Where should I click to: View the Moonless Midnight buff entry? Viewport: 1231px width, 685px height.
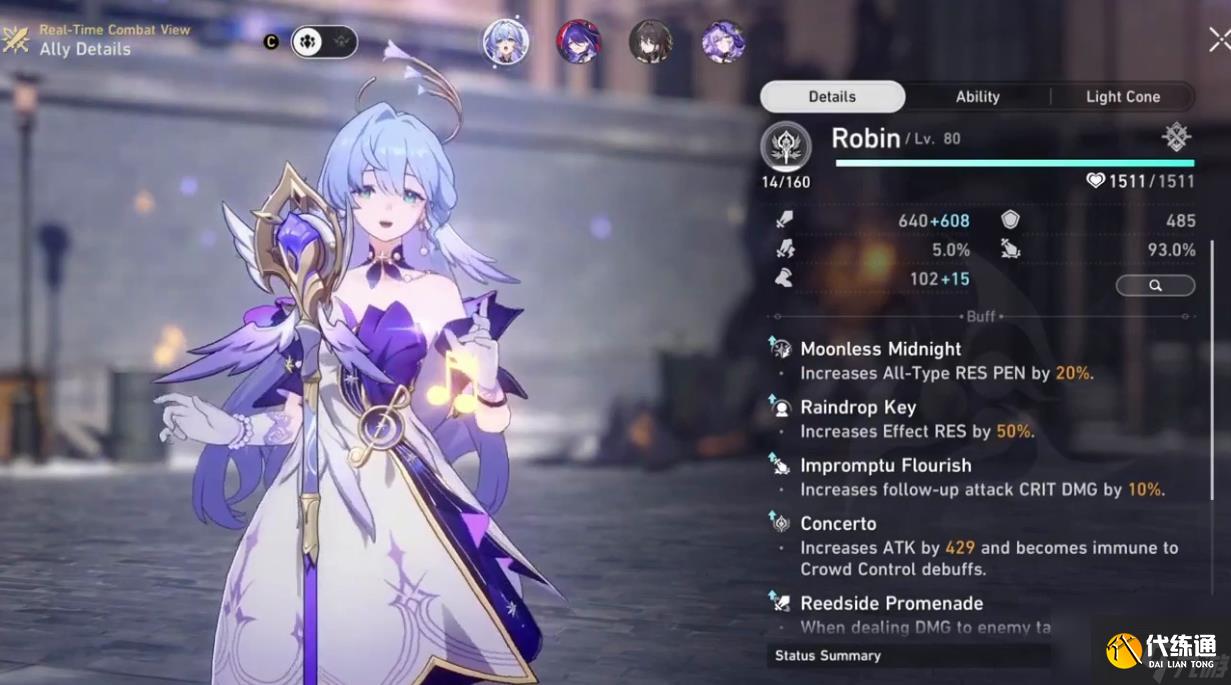880,349
